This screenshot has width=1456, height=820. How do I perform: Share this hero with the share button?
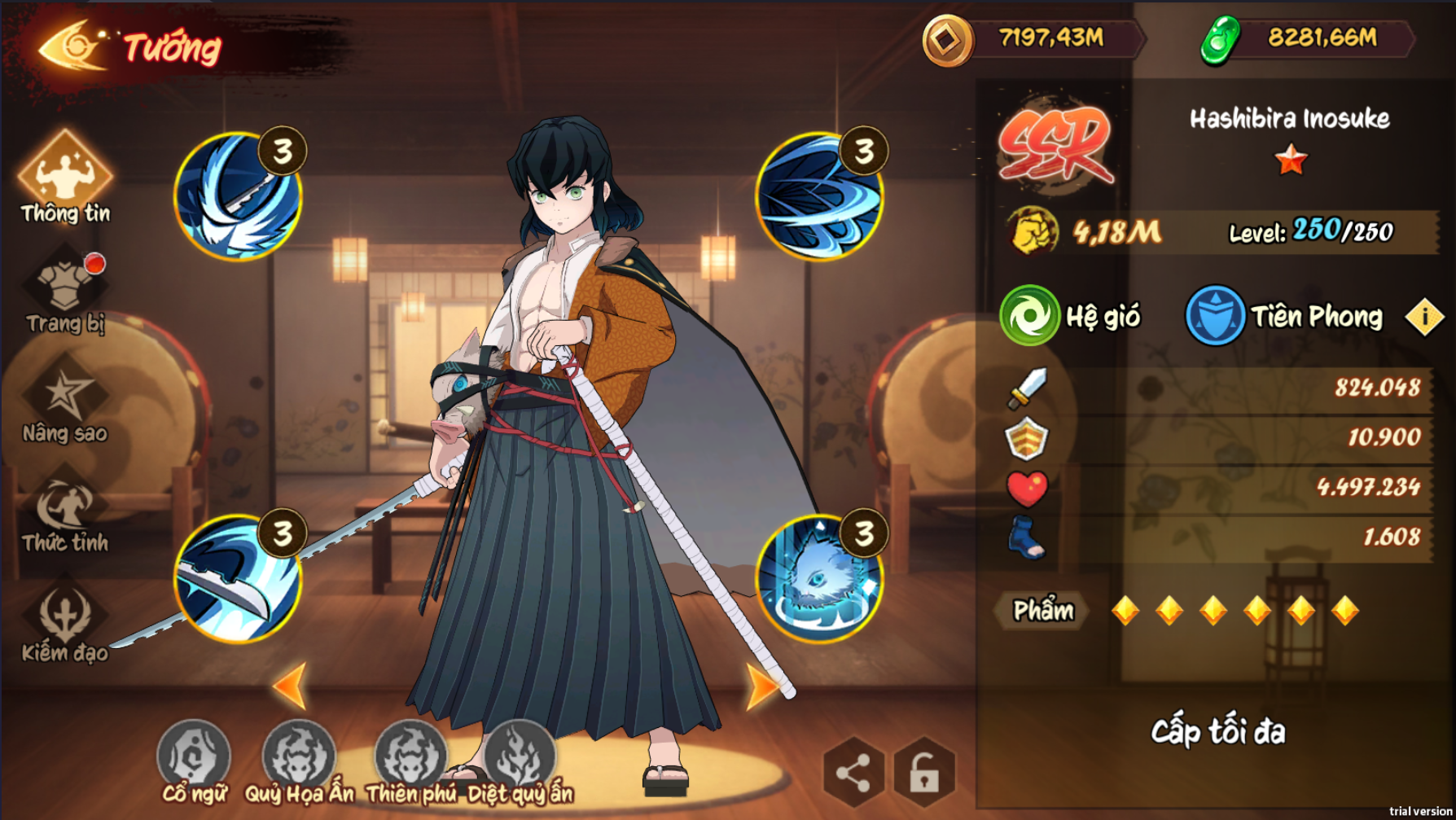point(853,771)
